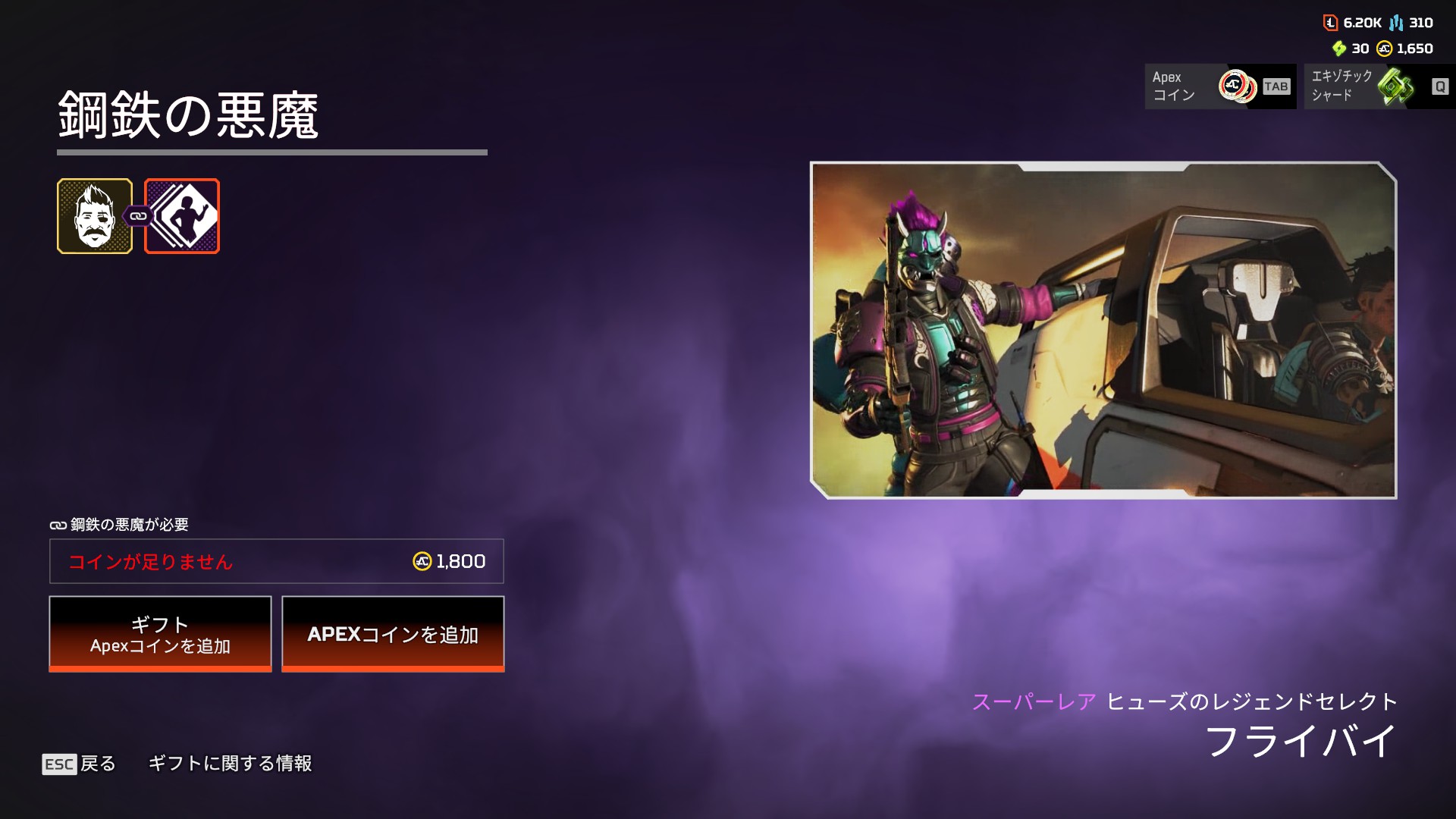Click the 1,800 coin price row
This screenshot has height=819, width=1456.
point(277,561)
